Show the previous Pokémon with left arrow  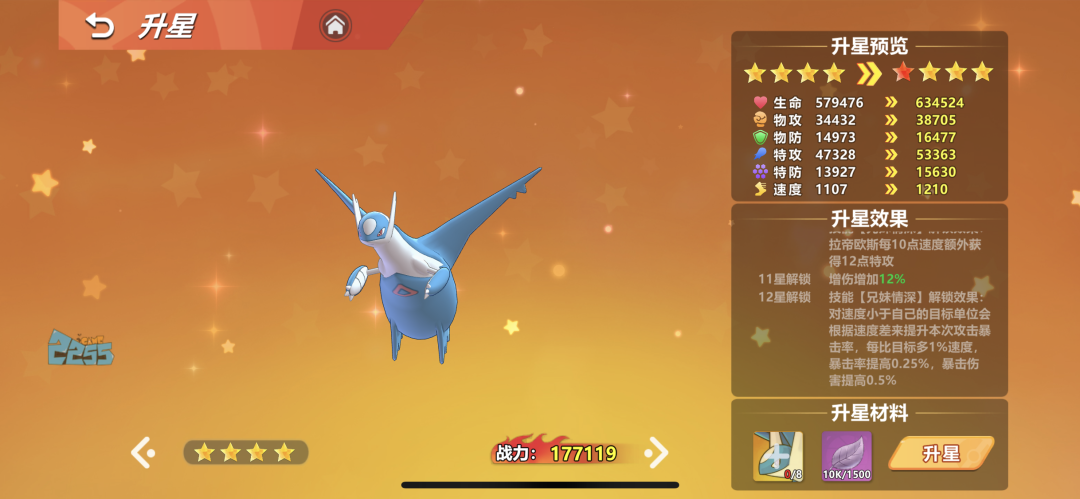143,452
